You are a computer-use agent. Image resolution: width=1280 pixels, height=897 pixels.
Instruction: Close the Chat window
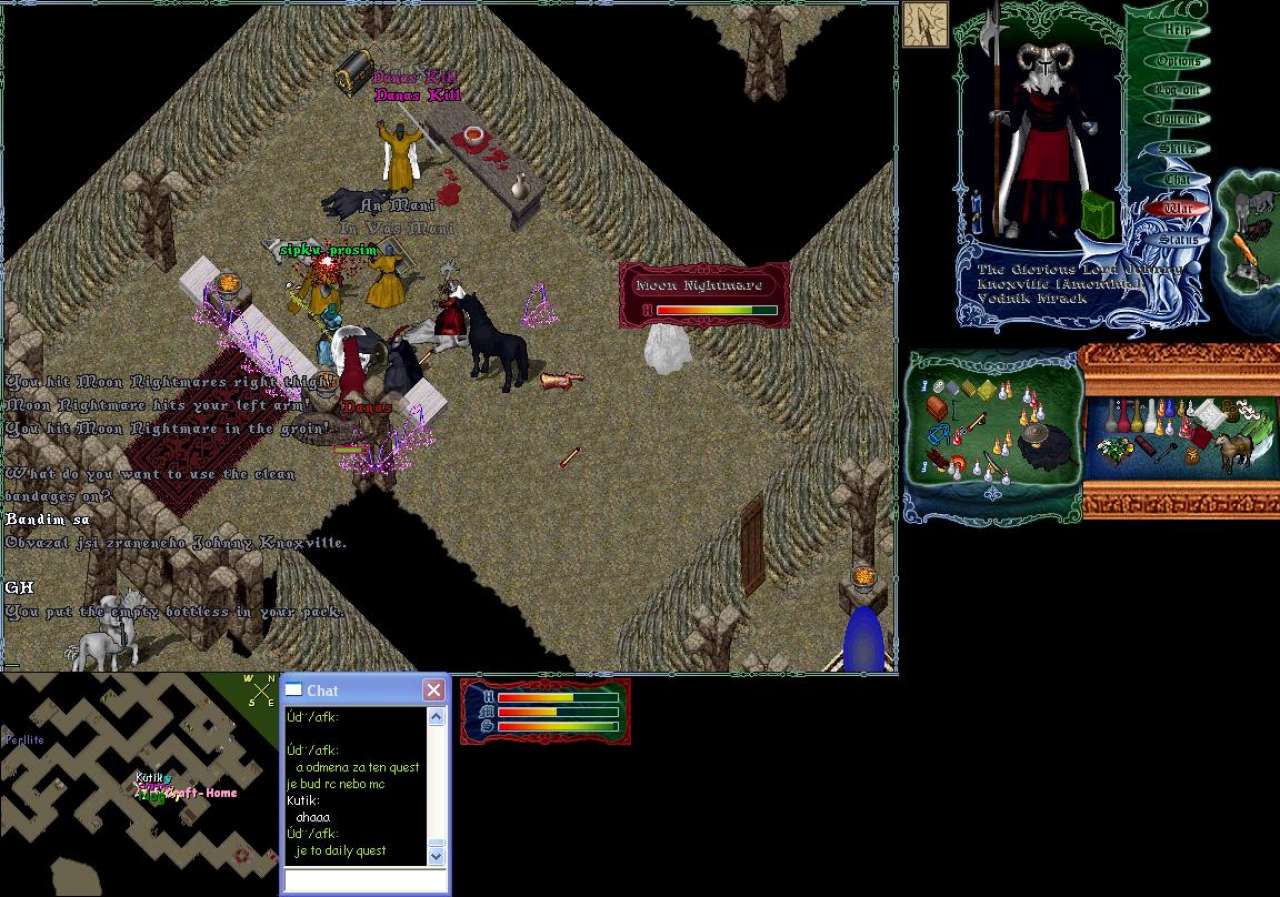point(433,690)
